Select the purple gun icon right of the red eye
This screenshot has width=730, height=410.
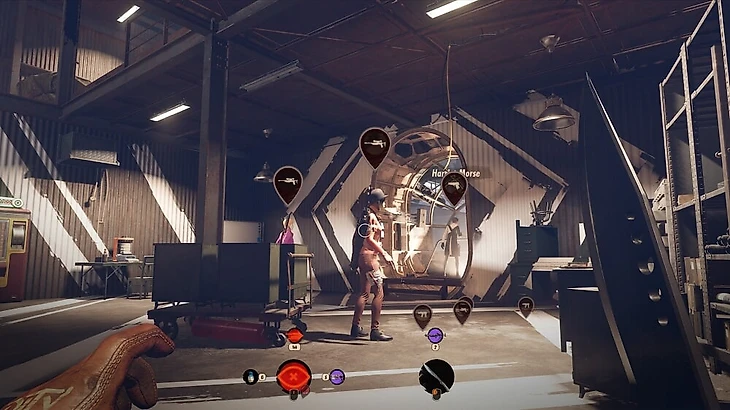pyautogui.click(x=337, y=377)
